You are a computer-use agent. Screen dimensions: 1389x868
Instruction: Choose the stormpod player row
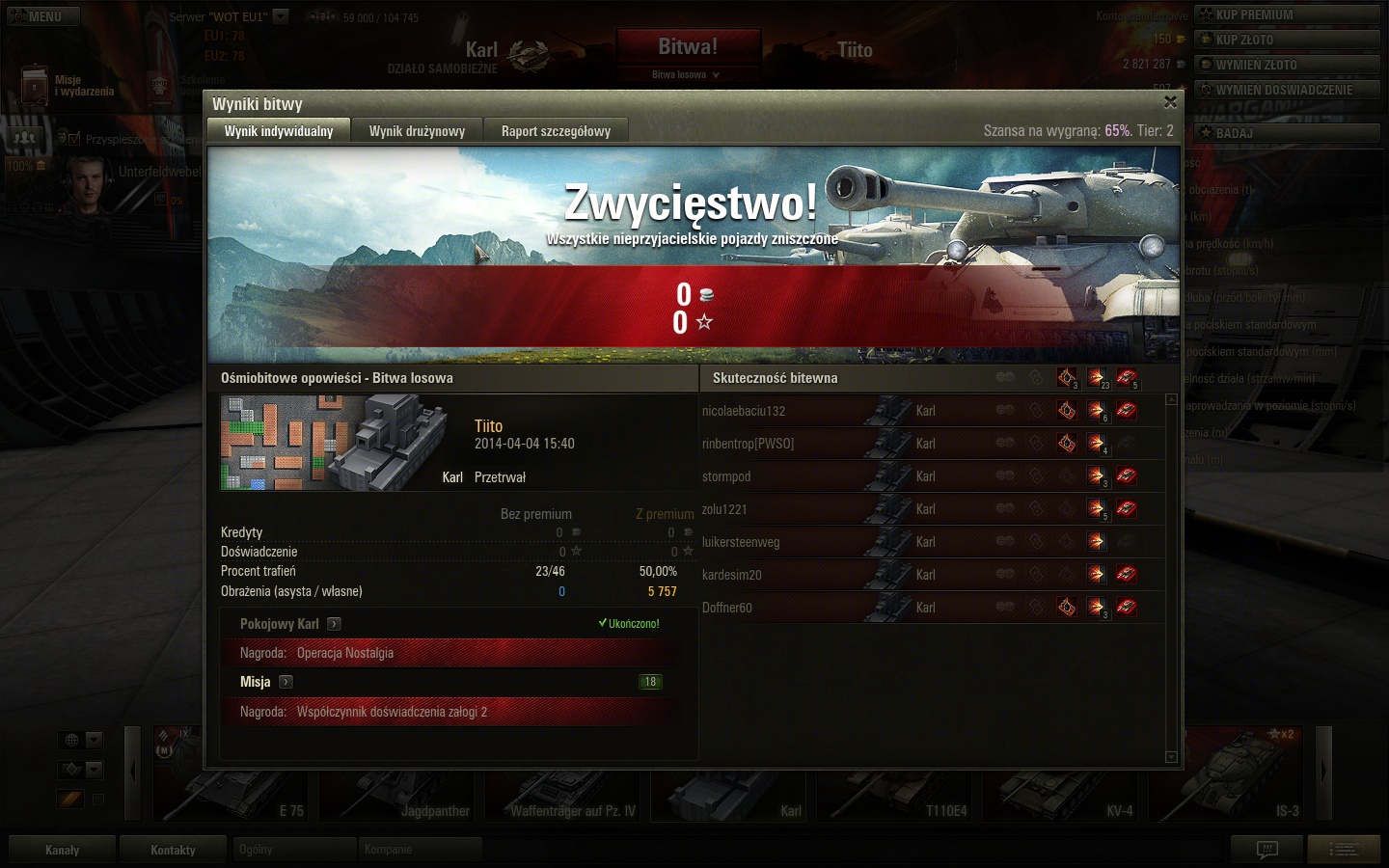pyautogui.click(x=726, y=476)
